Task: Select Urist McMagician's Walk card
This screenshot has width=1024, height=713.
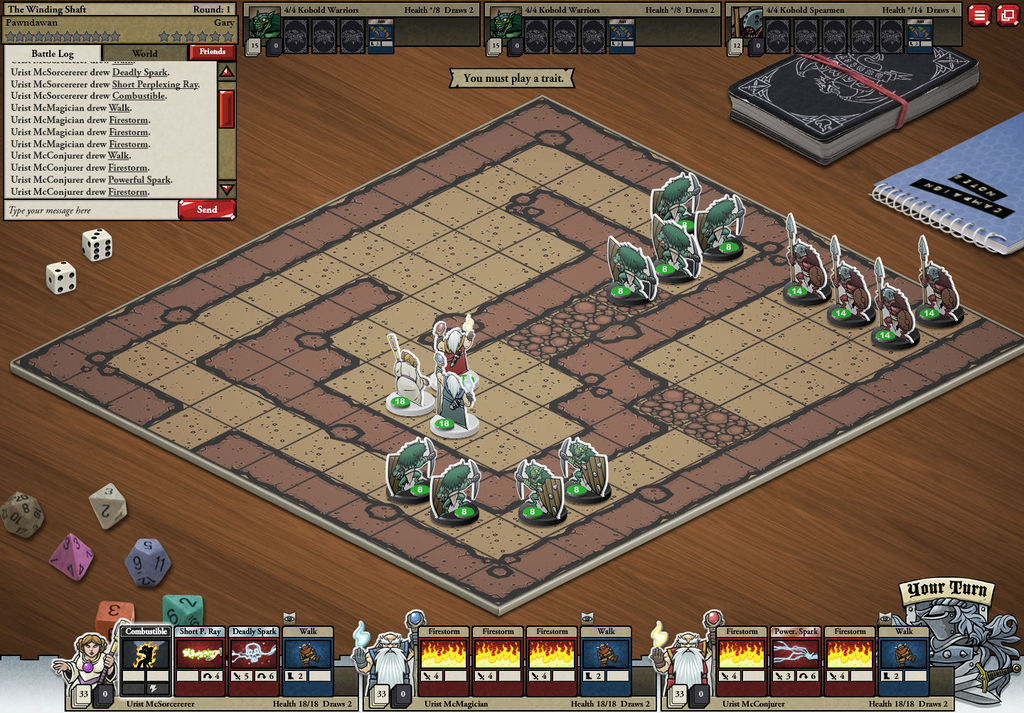Action: 606,660
